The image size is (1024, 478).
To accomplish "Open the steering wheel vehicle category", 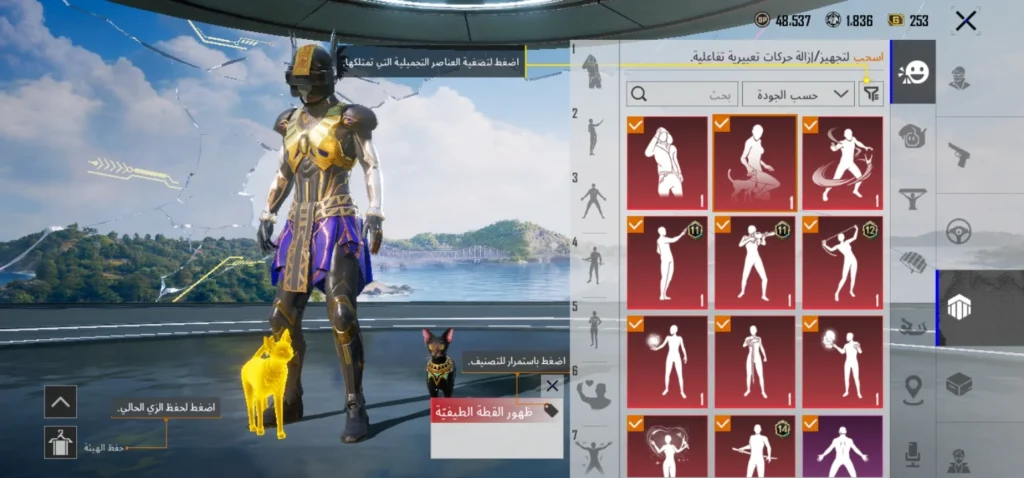I will [959, 232].
